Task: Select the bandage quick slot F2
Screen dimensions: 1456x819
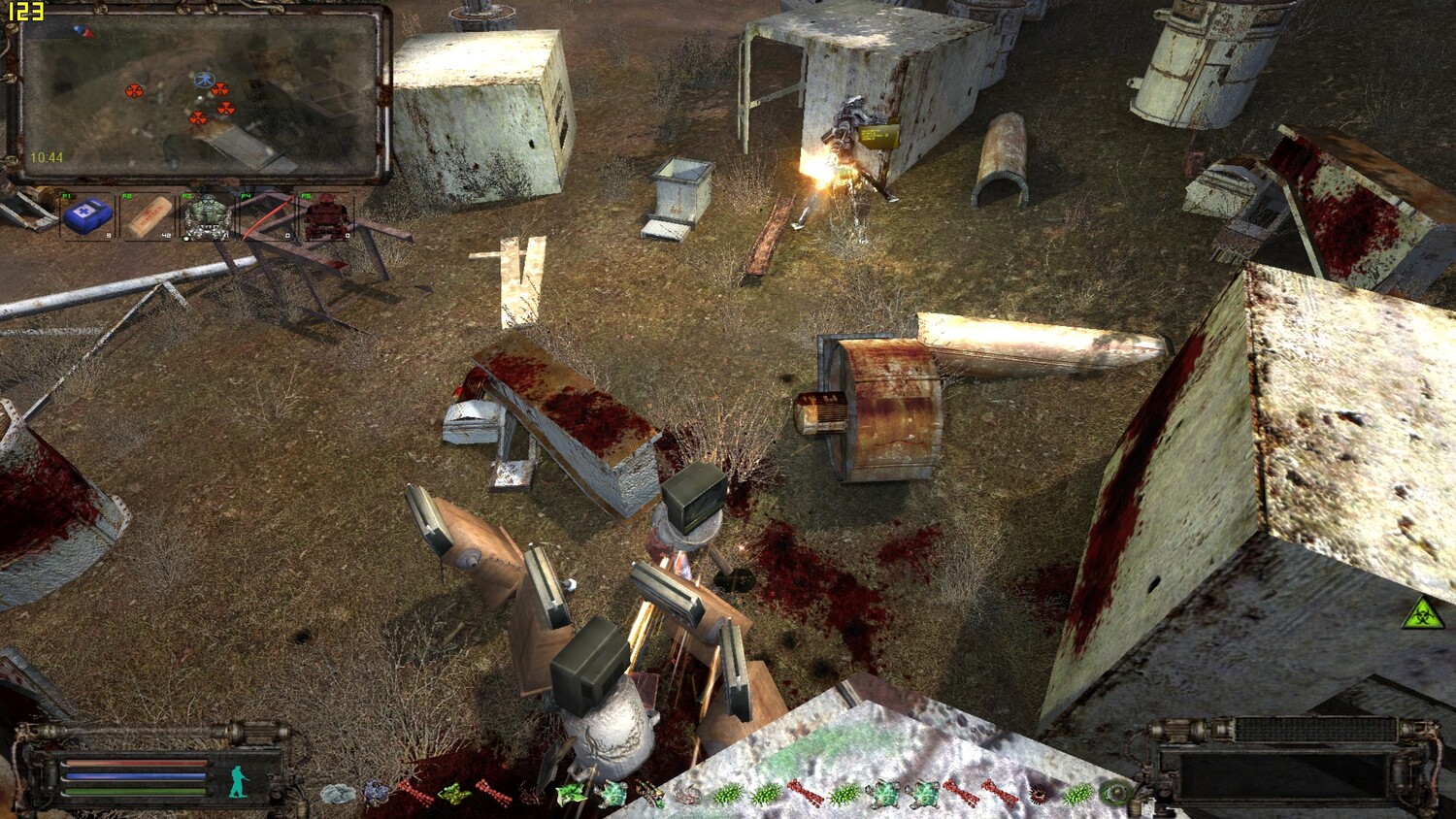Action: pos(148,216)
